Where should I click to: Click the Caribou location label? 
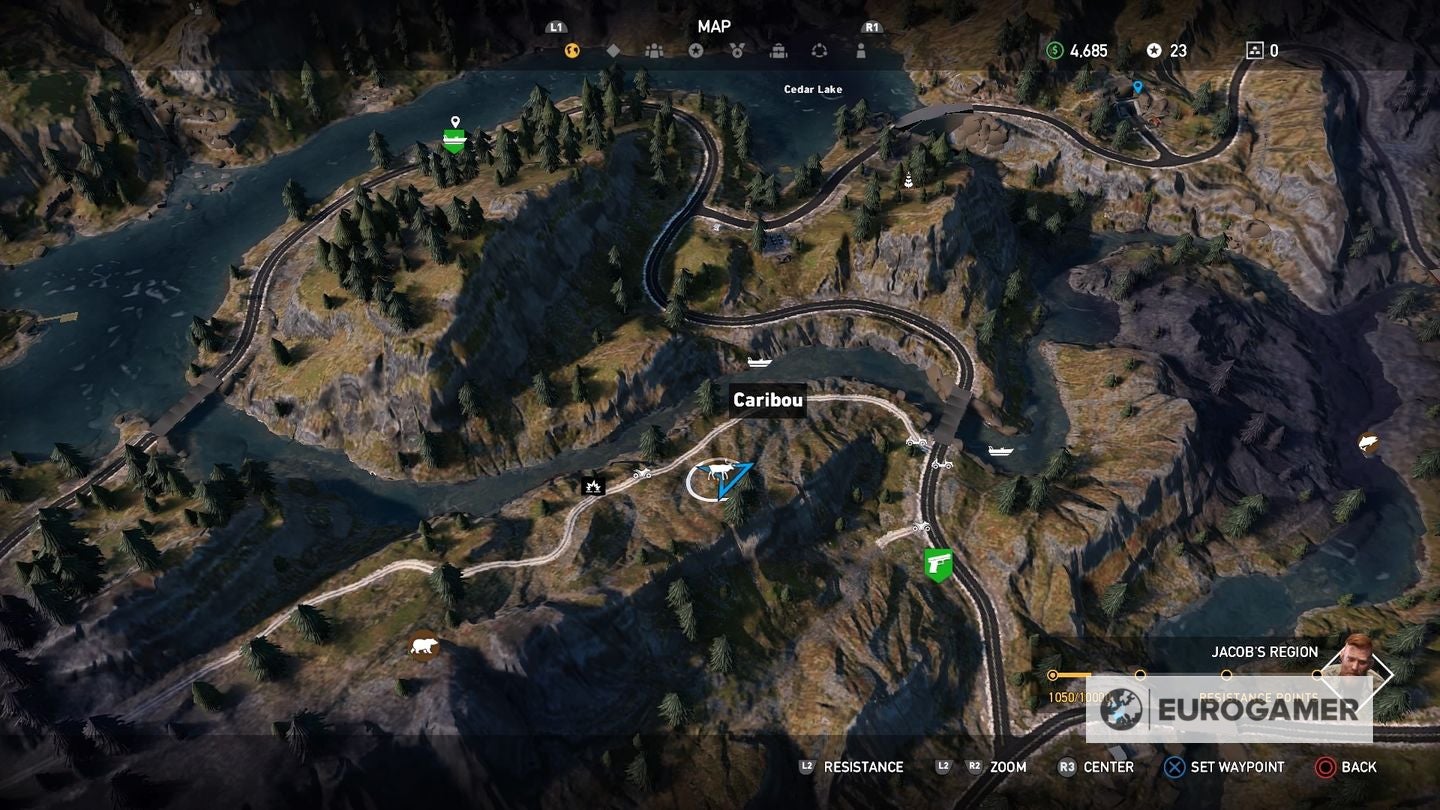point(767,400)
